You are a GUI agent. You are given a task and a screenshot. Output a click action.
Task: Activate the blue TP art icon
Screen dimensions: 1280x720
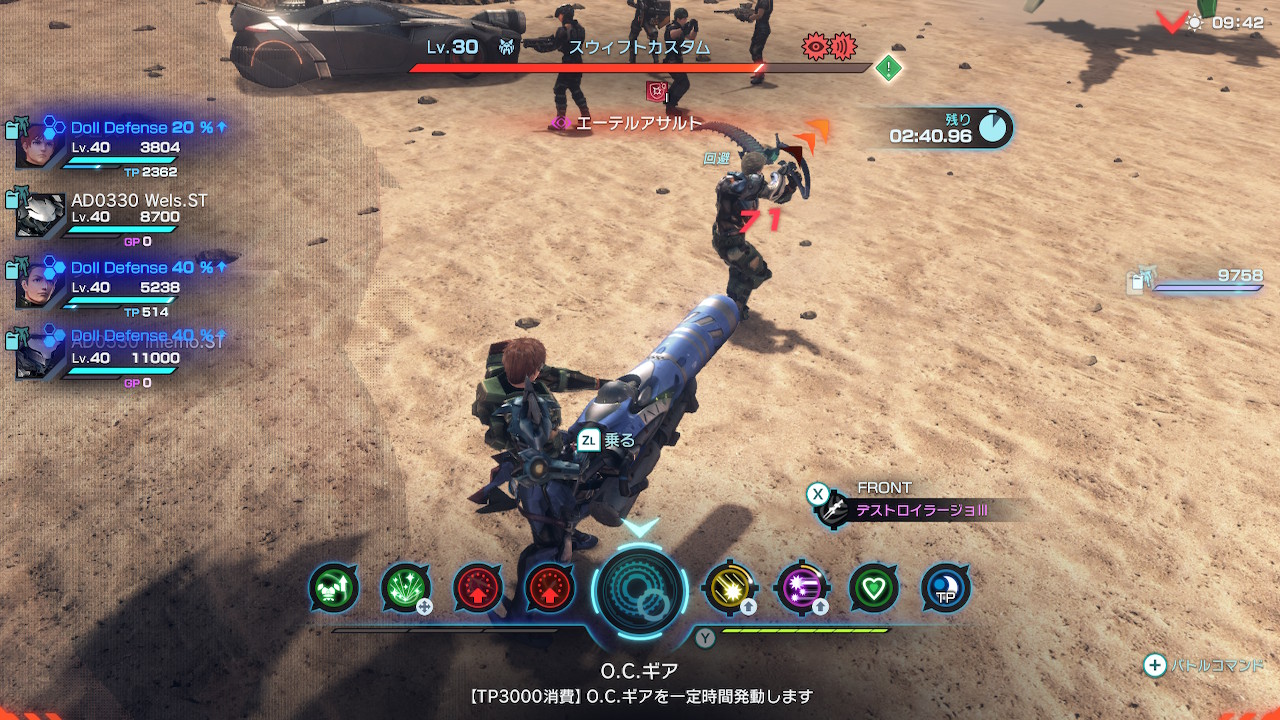coord(945,588)
